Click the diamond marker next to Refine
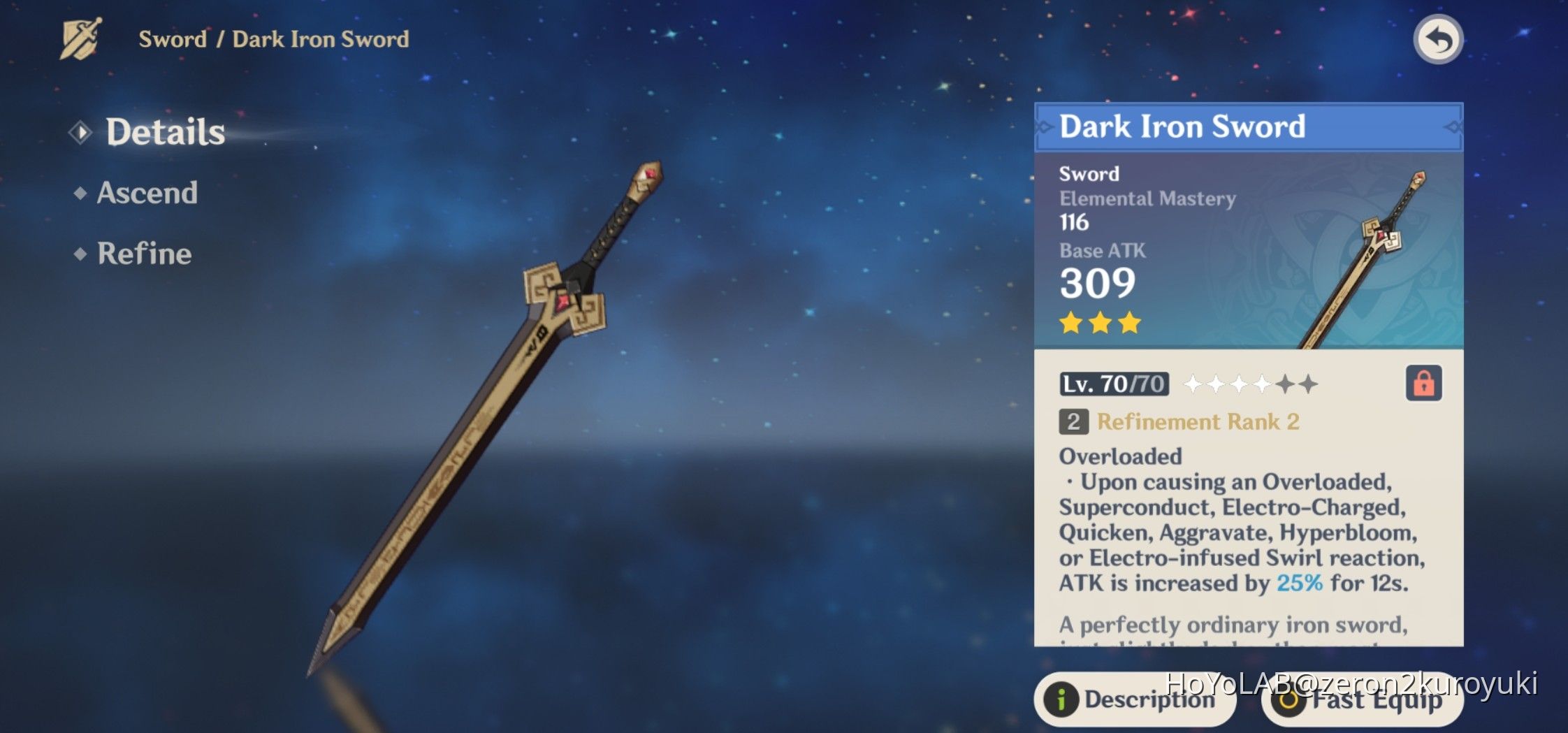 click(79, 254)
